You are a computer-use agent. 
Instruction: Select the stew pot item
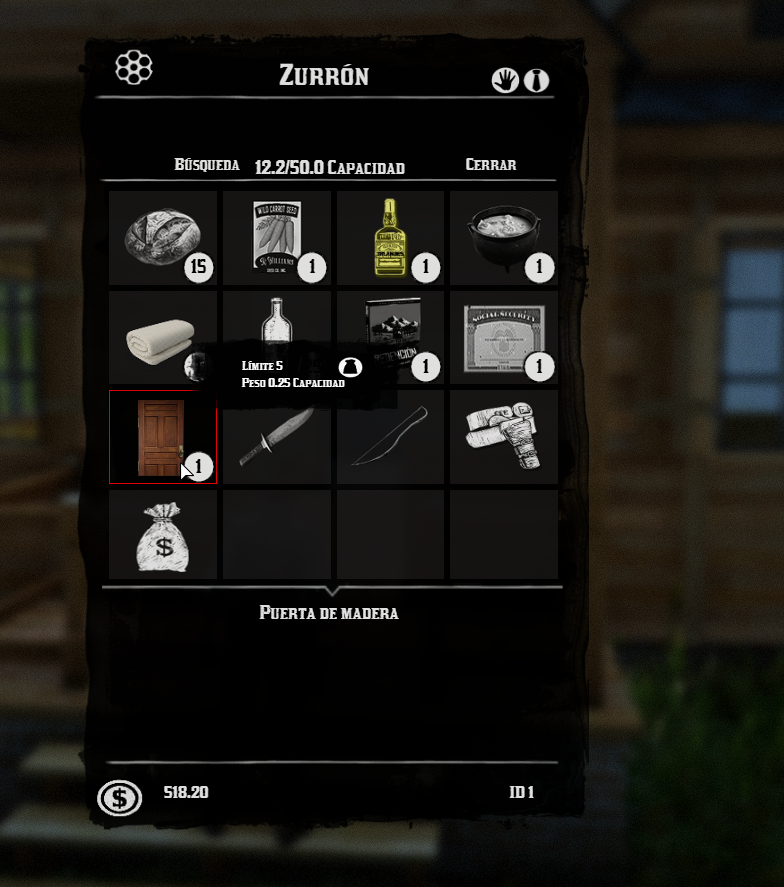pos(503,238)
